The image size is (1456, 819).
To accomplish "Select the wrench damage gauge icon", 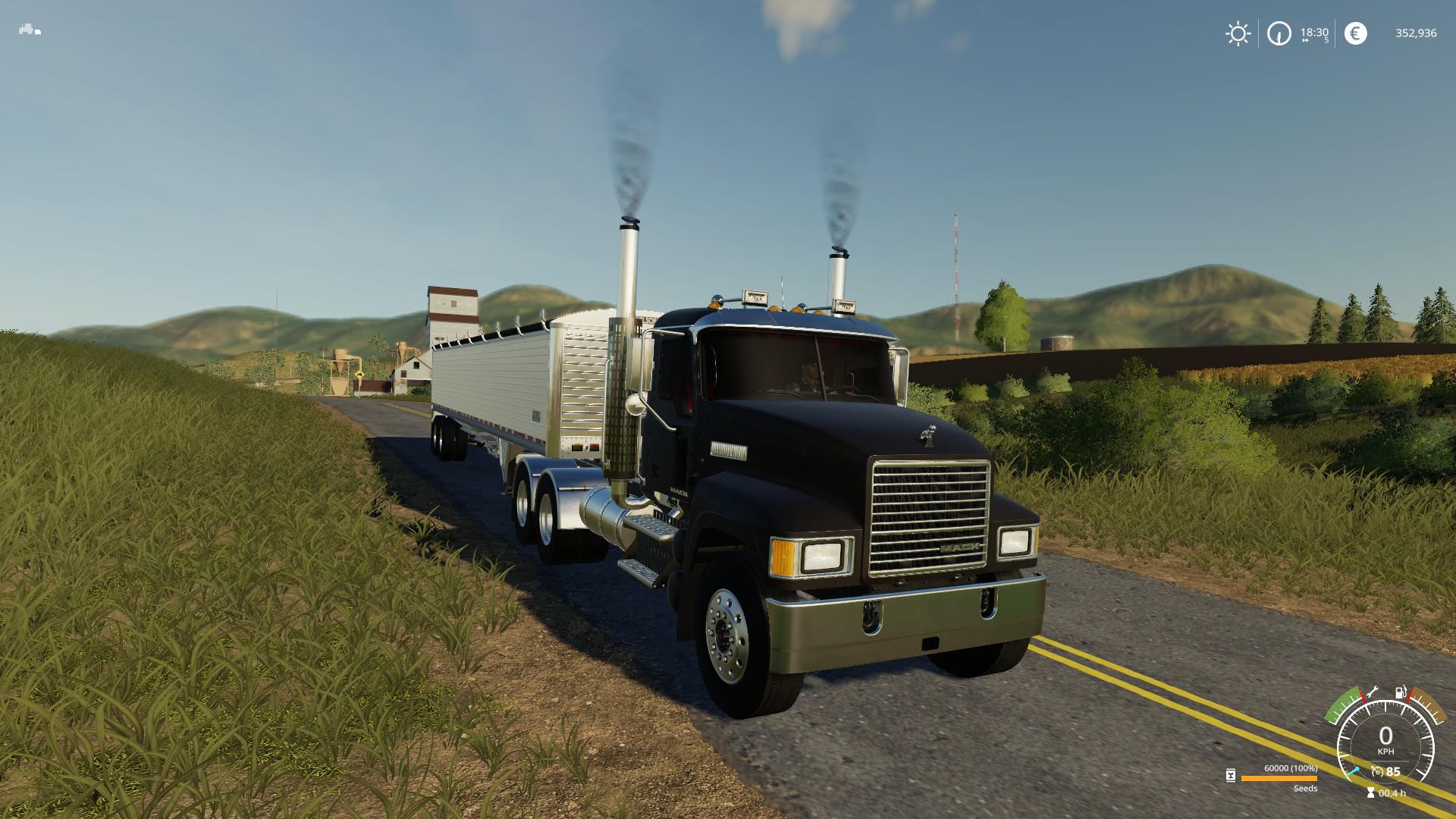I will 1371,693.
